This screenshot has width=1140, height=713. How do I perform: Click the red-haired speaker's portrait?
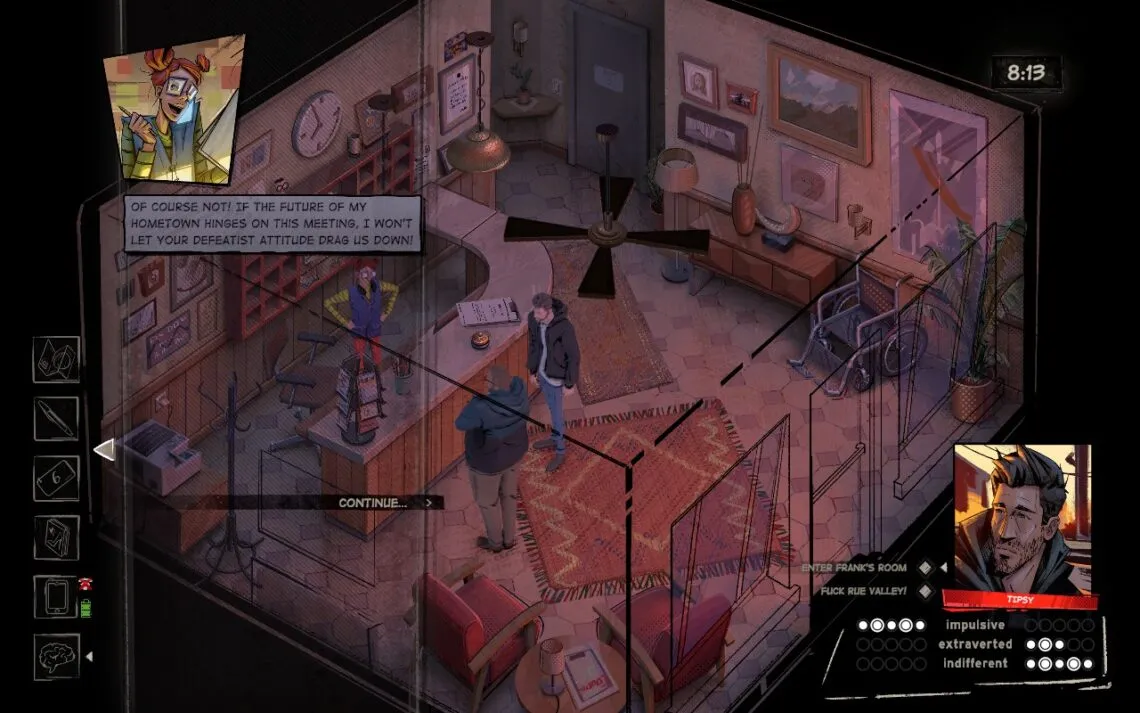pos(174,108)
